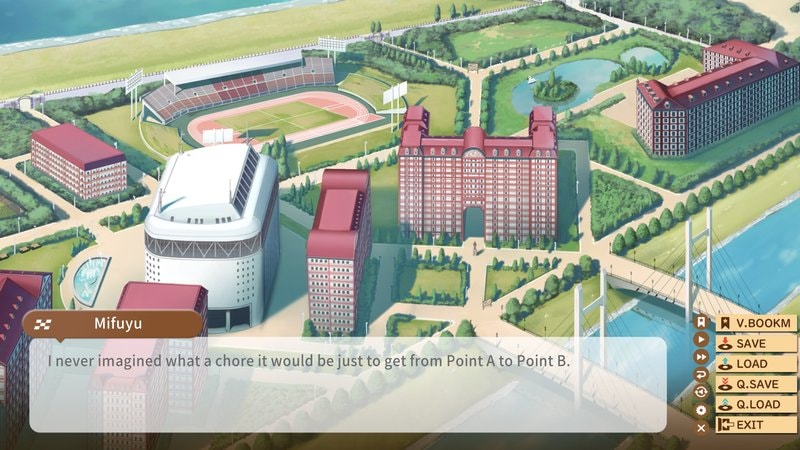Viewport: 800px width, 450px height.
Task: Toggle auto-play with the round play icon
Action: tap(701, 339)
